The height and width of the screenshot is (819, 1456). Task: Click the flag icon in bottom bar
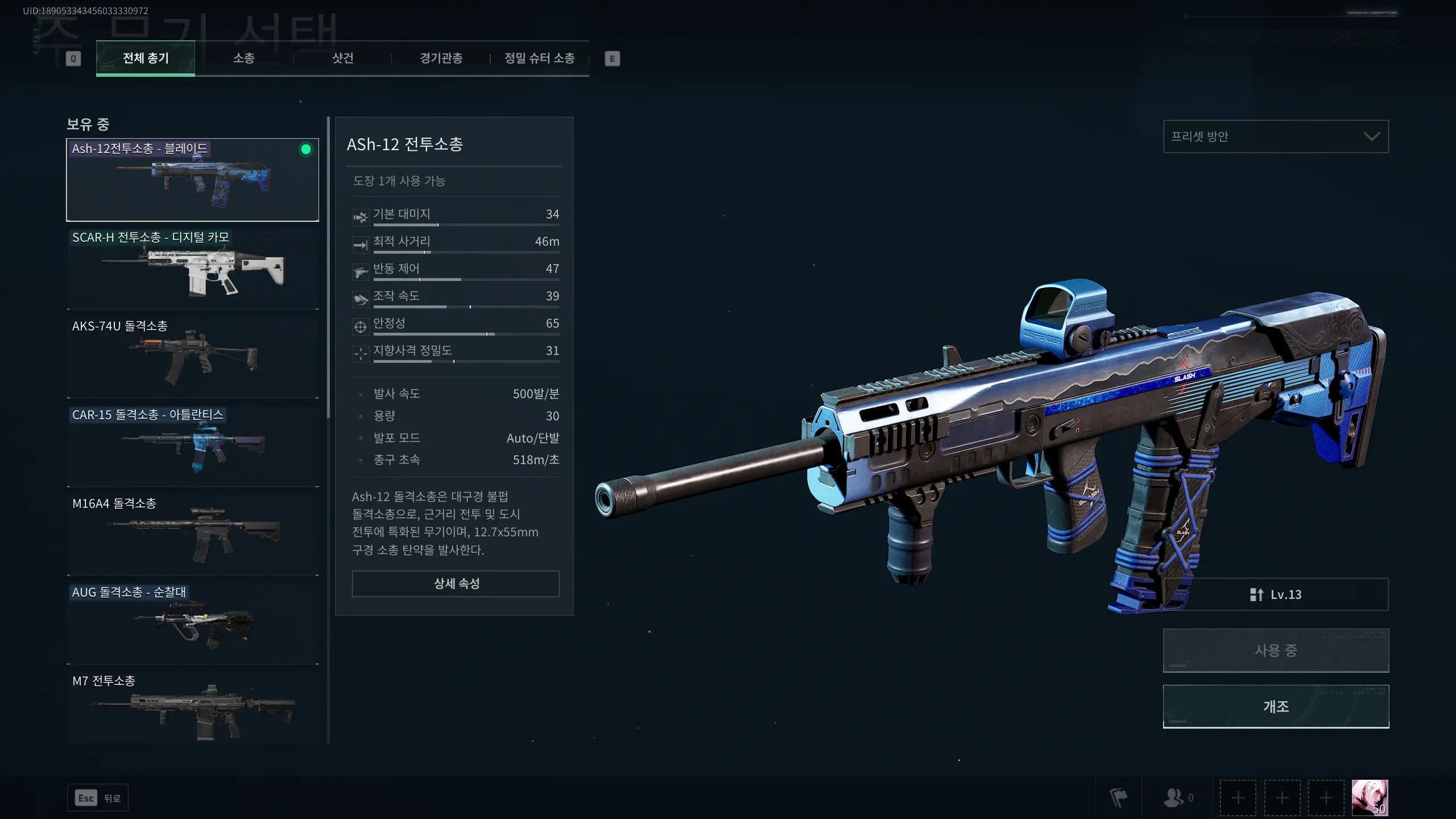pyautogui.click(x=1118, y=798)
